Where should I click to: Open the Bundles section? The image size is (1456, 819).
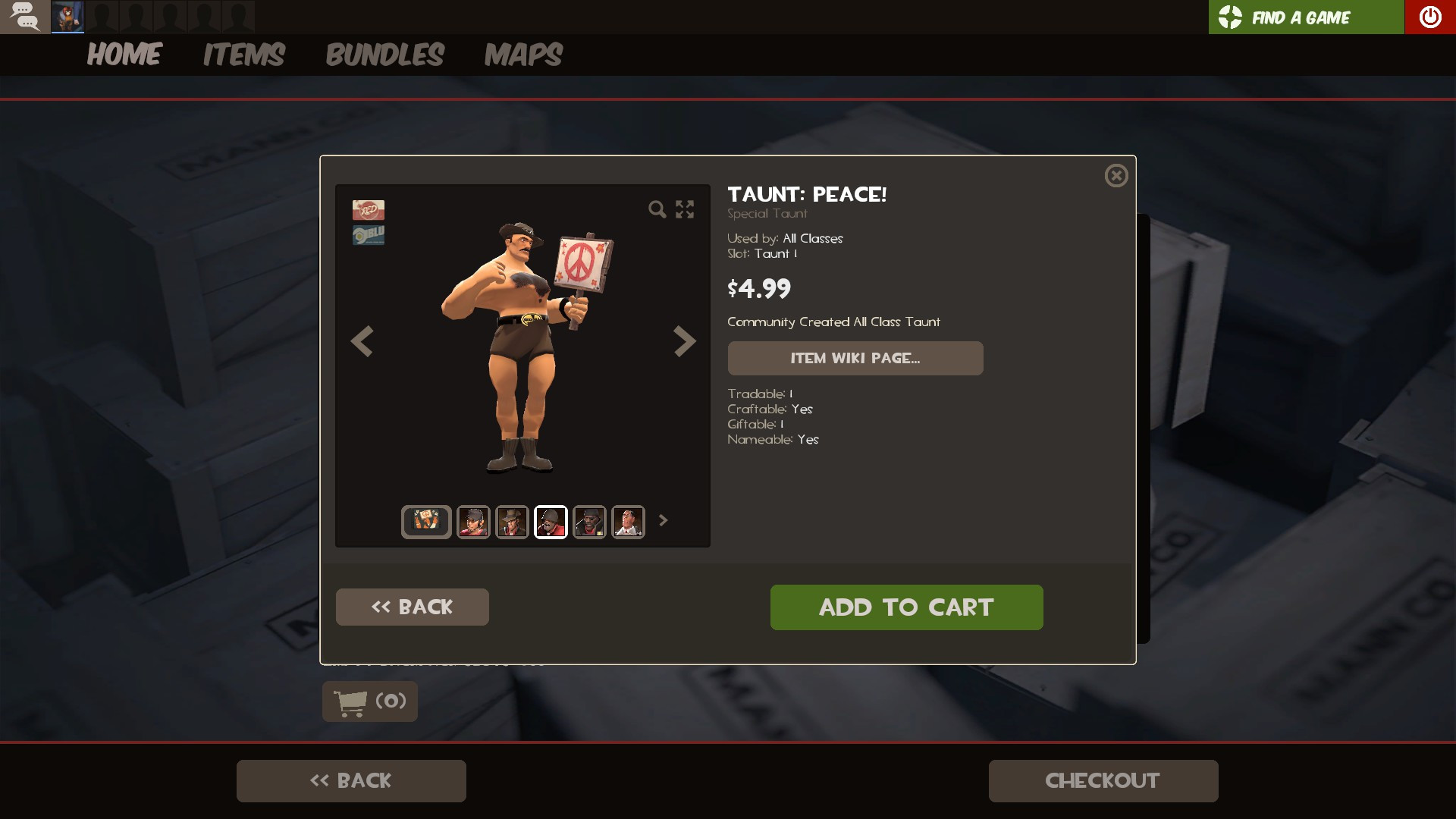pyautogui.click(x=385, y=54)
